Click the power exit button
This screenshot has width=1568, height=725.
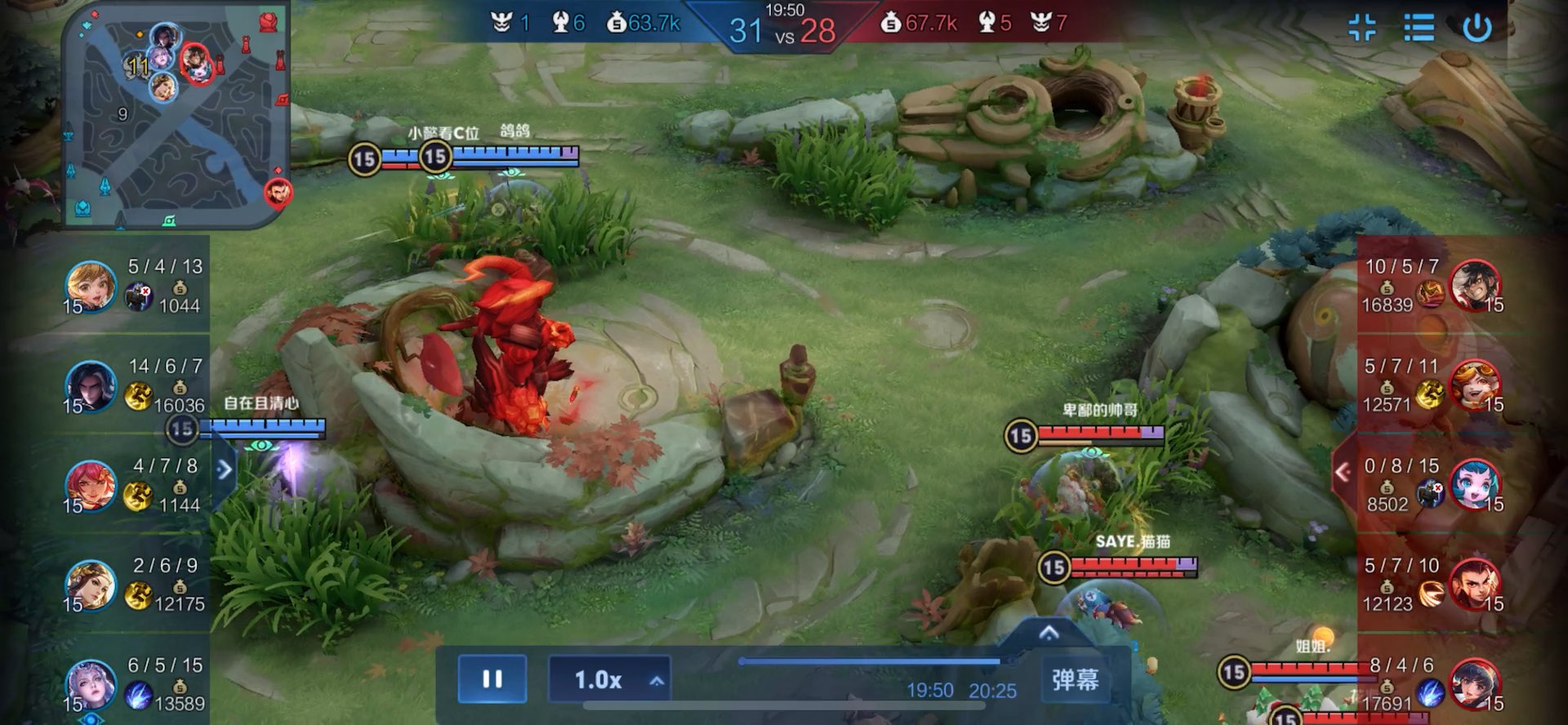coord(1477,28)
